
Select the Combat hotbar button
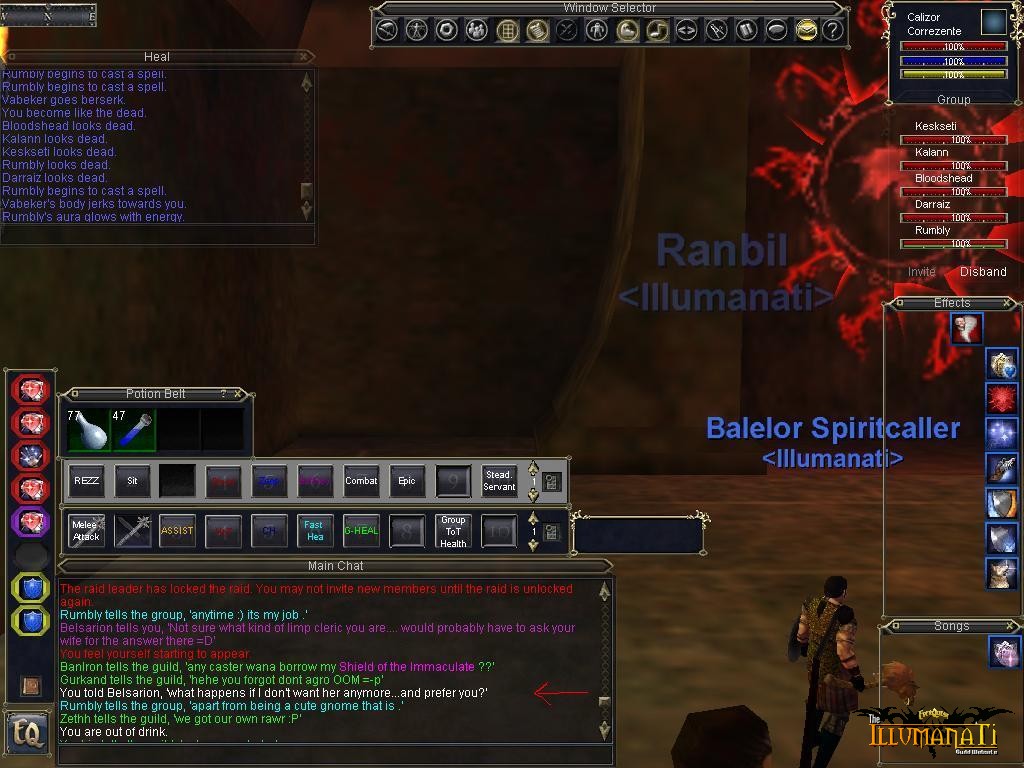[361, 481]
